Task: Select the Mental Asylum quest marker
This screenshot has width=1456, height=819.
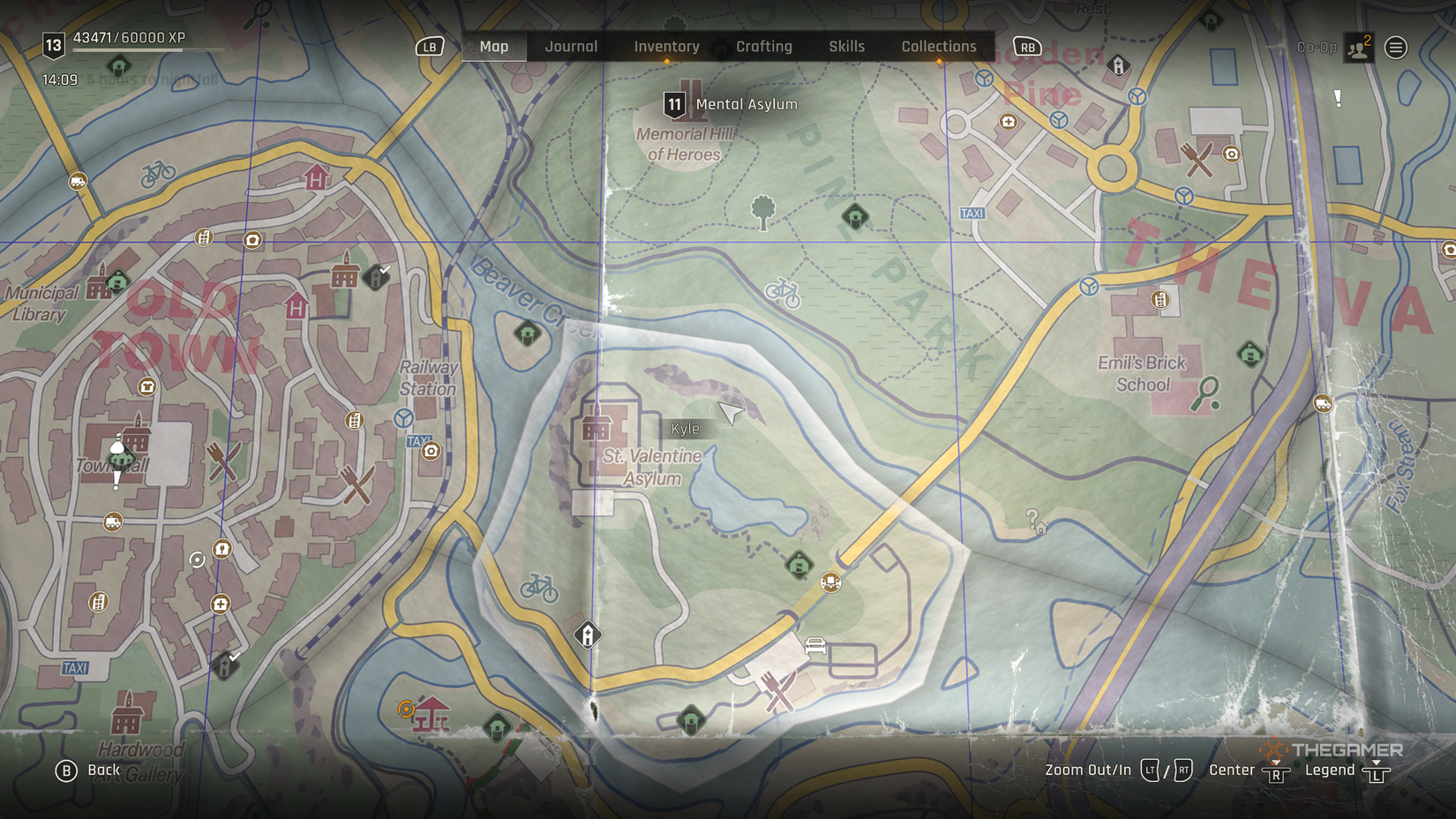Action: tap(675, 105)
